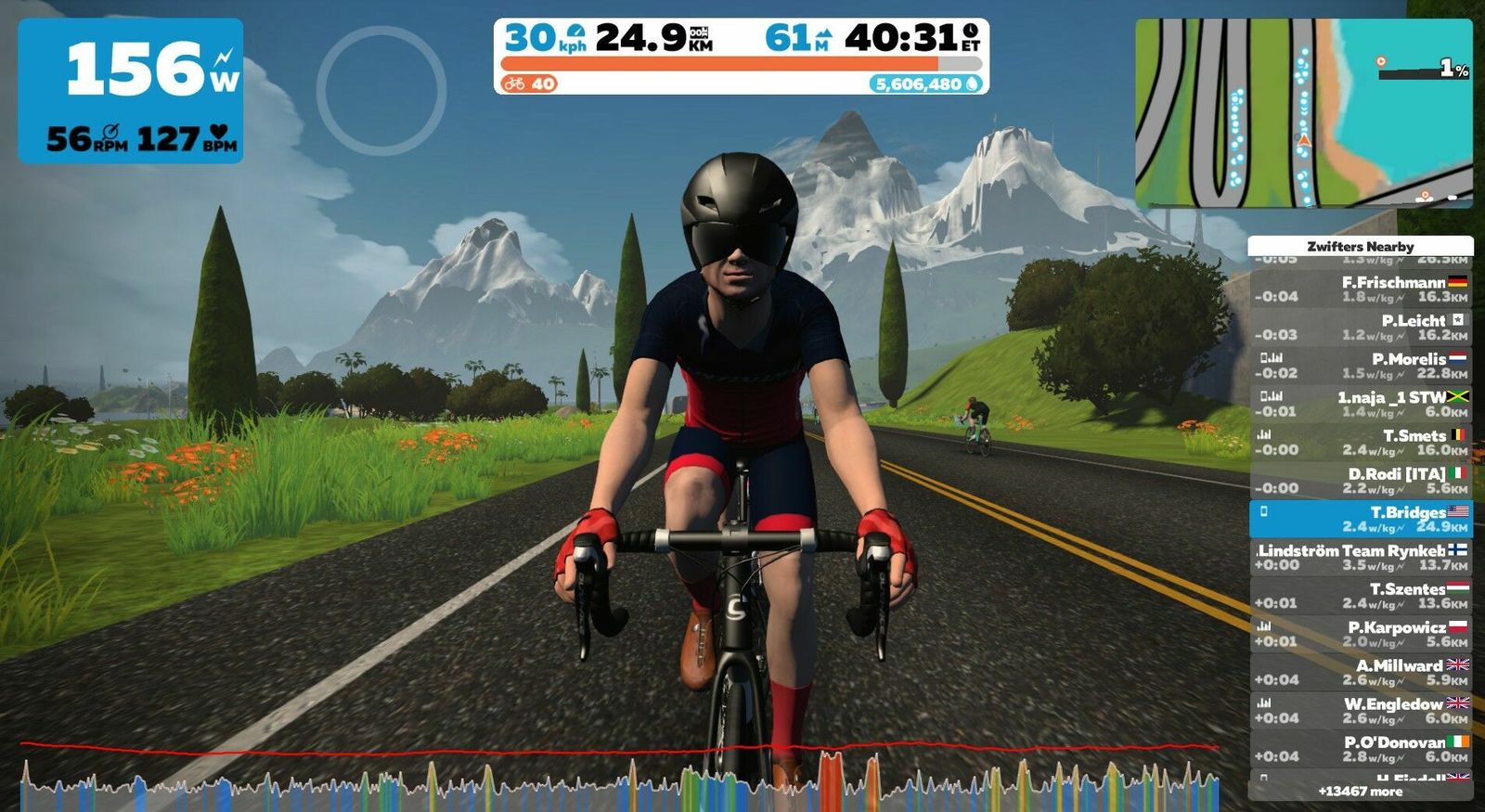The image size is (1485, 812).
Task: Click the minimap in the corner
Action: 1303,112
